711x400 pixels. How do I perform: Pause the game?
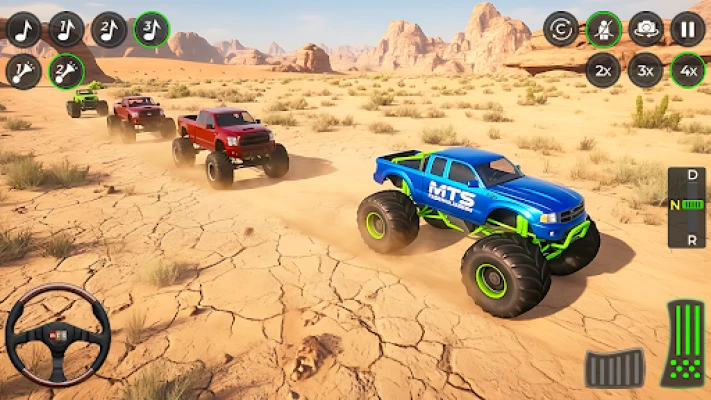click(x=688, y=29)
